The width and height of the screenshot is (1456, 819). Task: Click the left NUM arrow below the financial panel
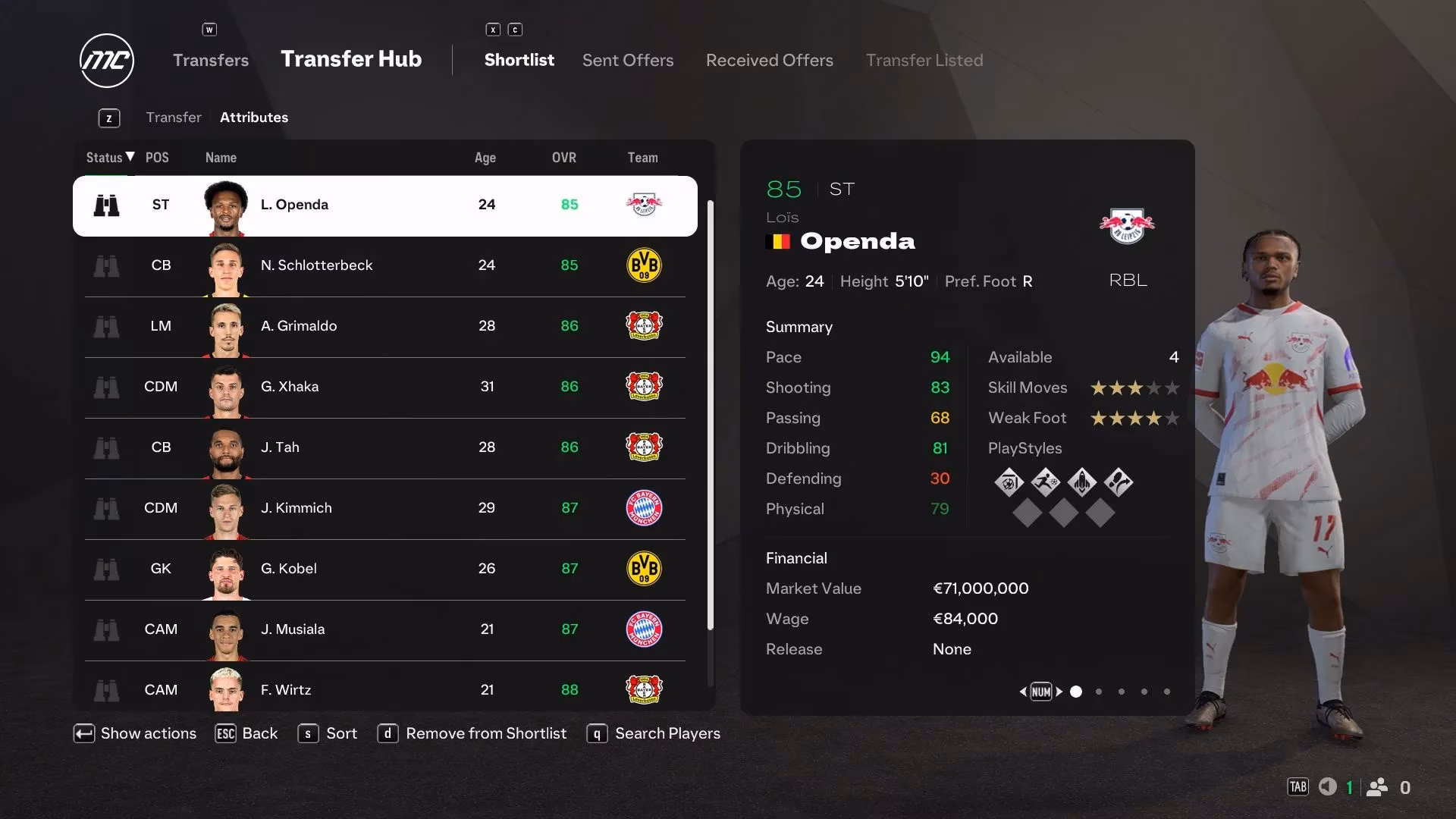[x=1023, y=692]
